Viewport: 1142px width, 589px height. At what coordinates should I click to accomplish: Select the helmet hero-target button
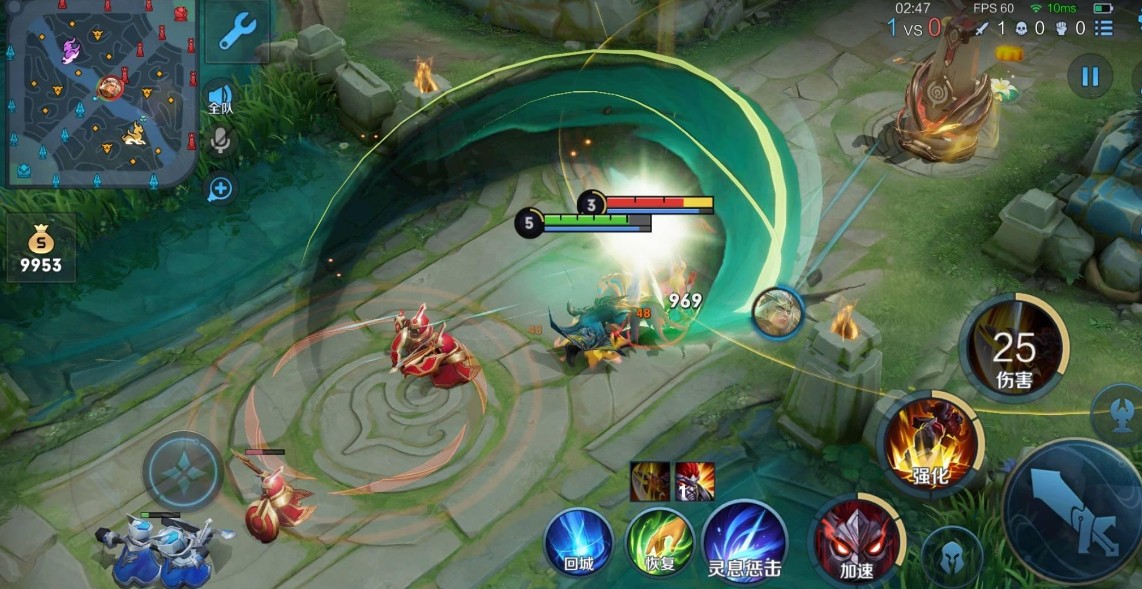[x=951, y=556]
